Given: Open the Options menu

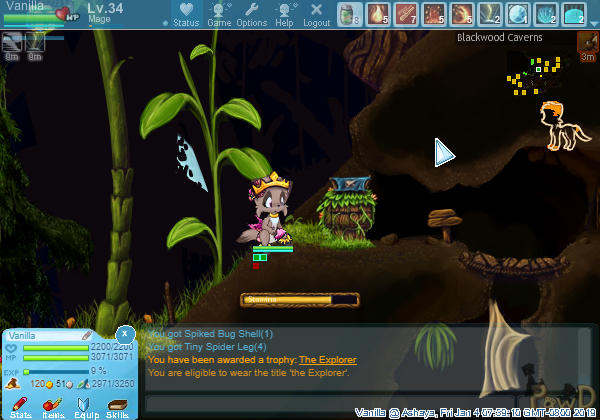Looking at the screenshot, I should click(x=251, y=15).
